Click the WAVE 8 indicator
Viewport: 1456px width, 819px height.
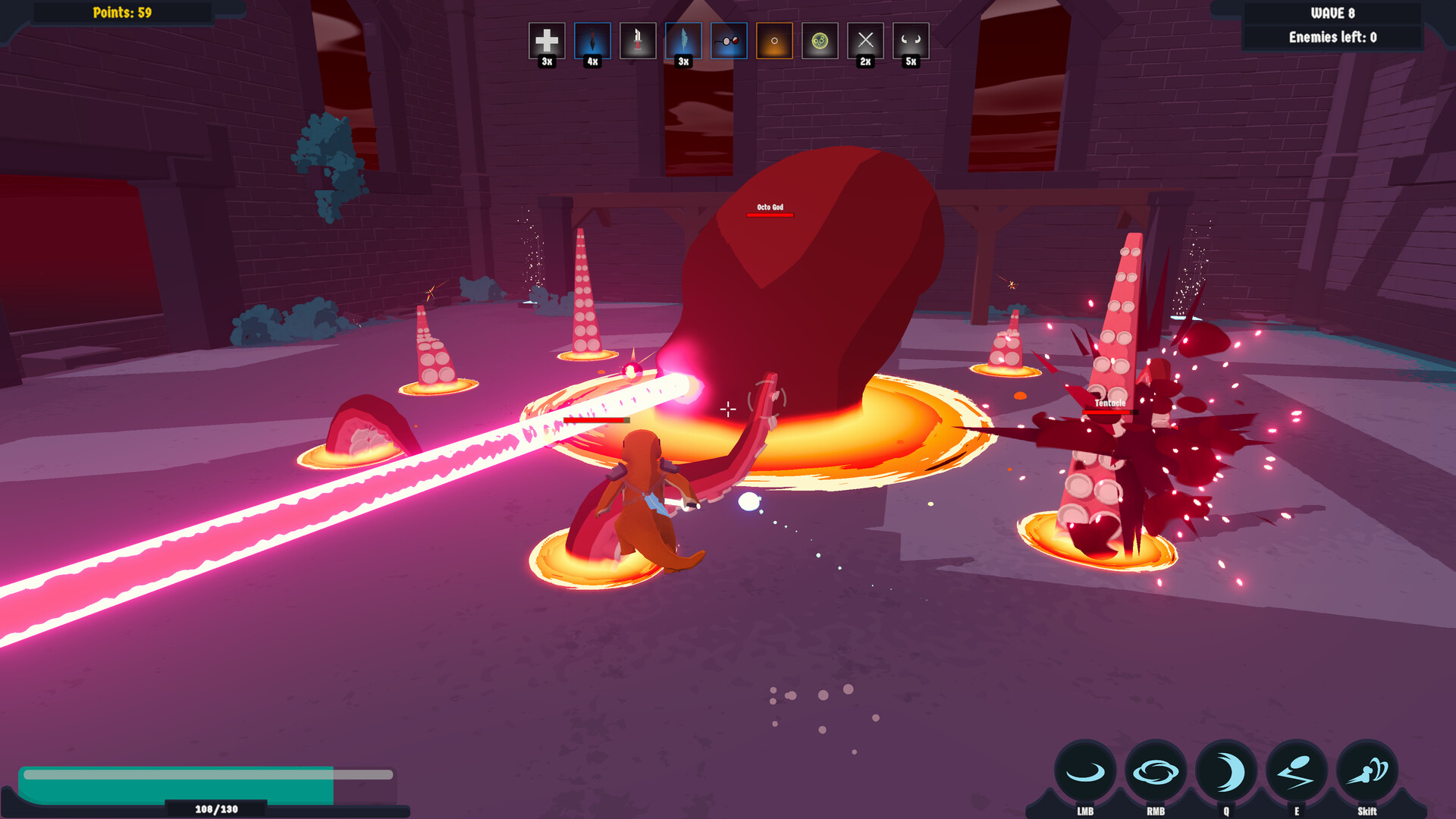coord(1332,12)
